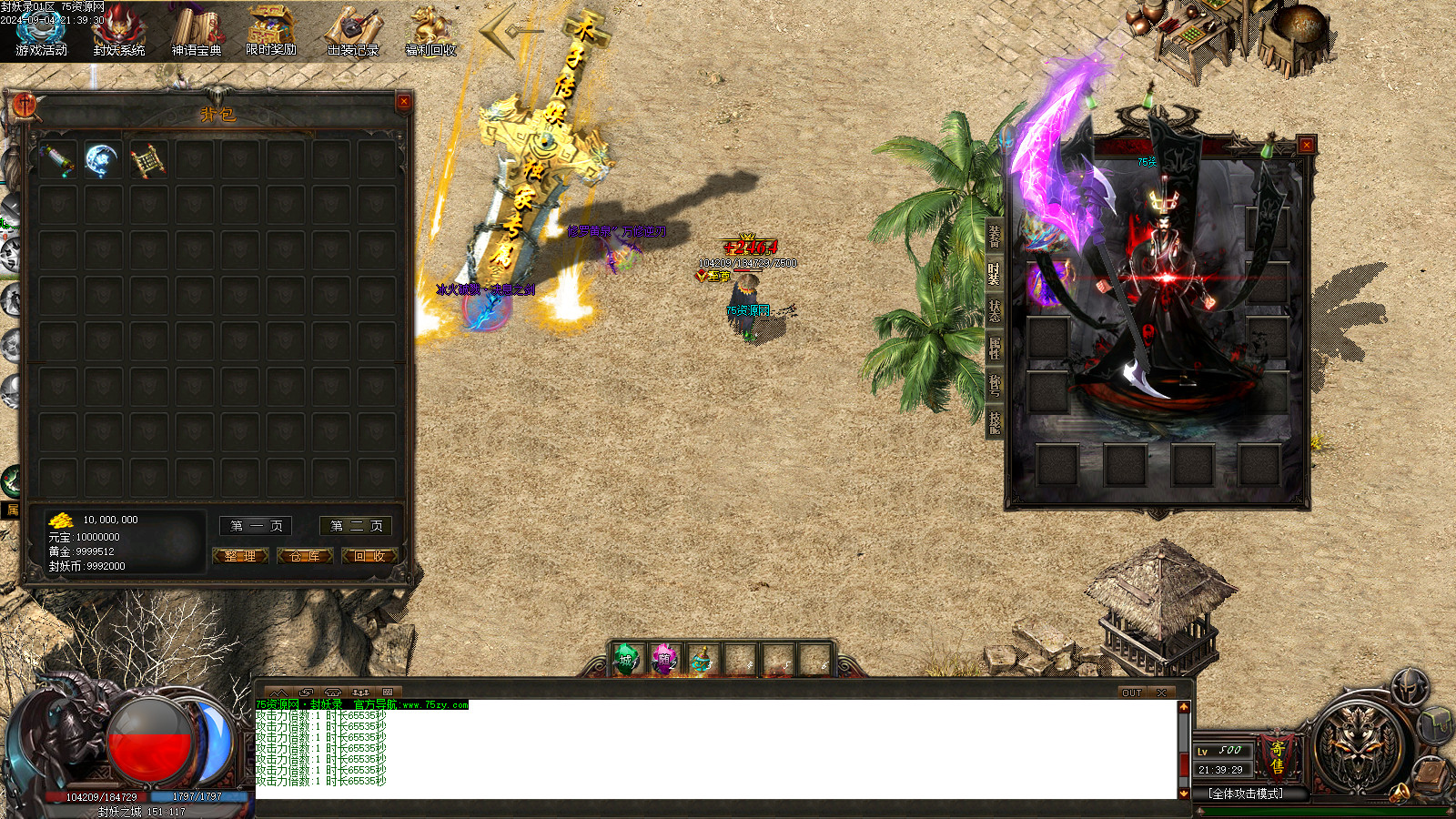Switch the bag to 第二页
1456x819 pixels.
(356, 526)
